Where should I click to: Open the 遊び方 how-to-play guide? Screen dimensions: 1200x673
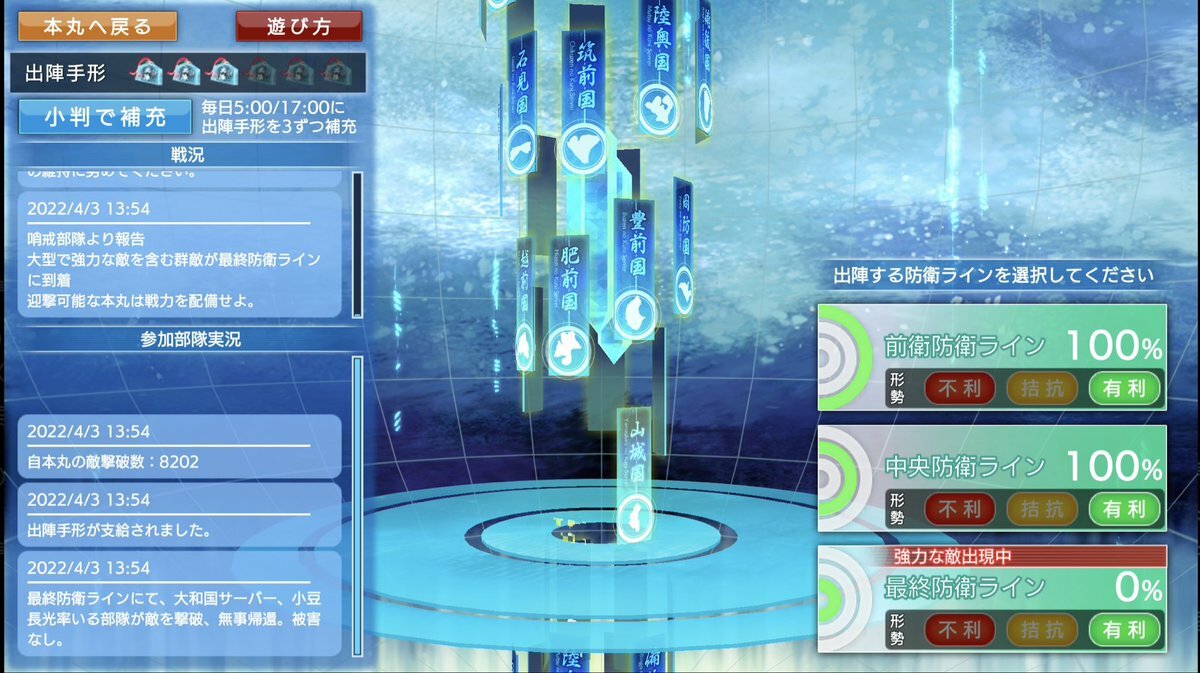pyautogui.click(x=299, y=26)
